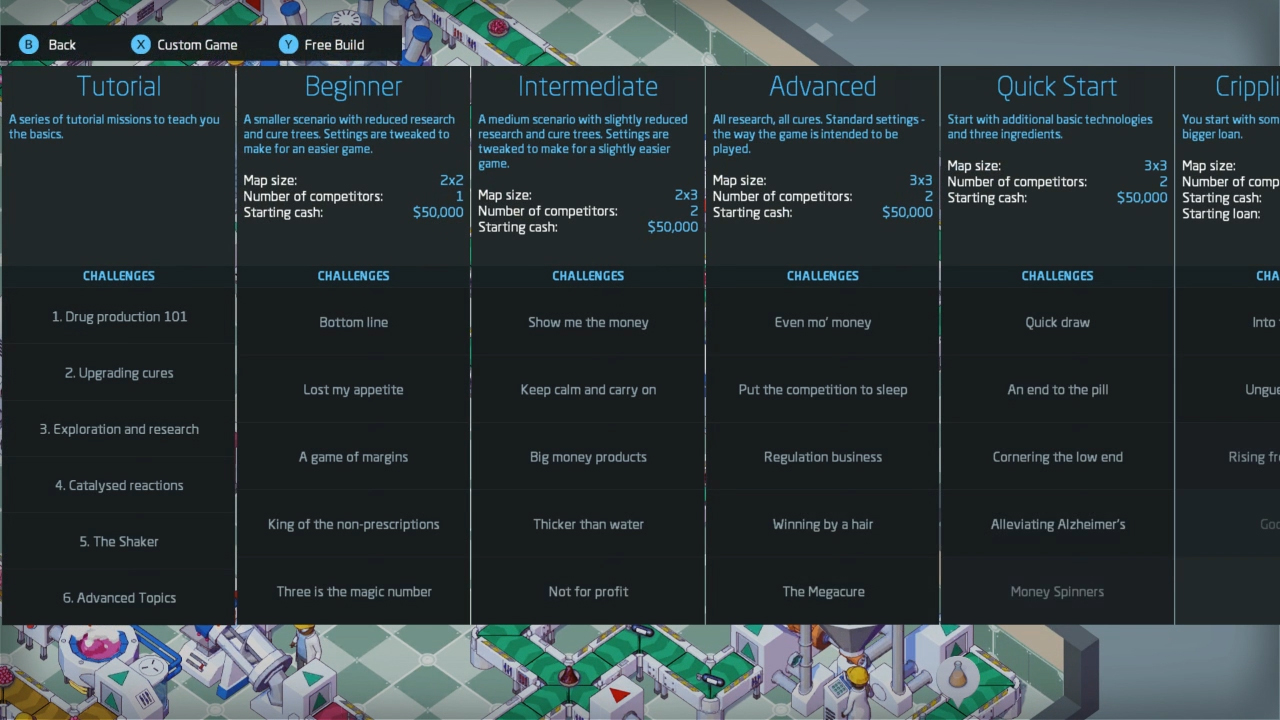
Task: Choose 'Three is the magic number'
Action: click(353, 591)
